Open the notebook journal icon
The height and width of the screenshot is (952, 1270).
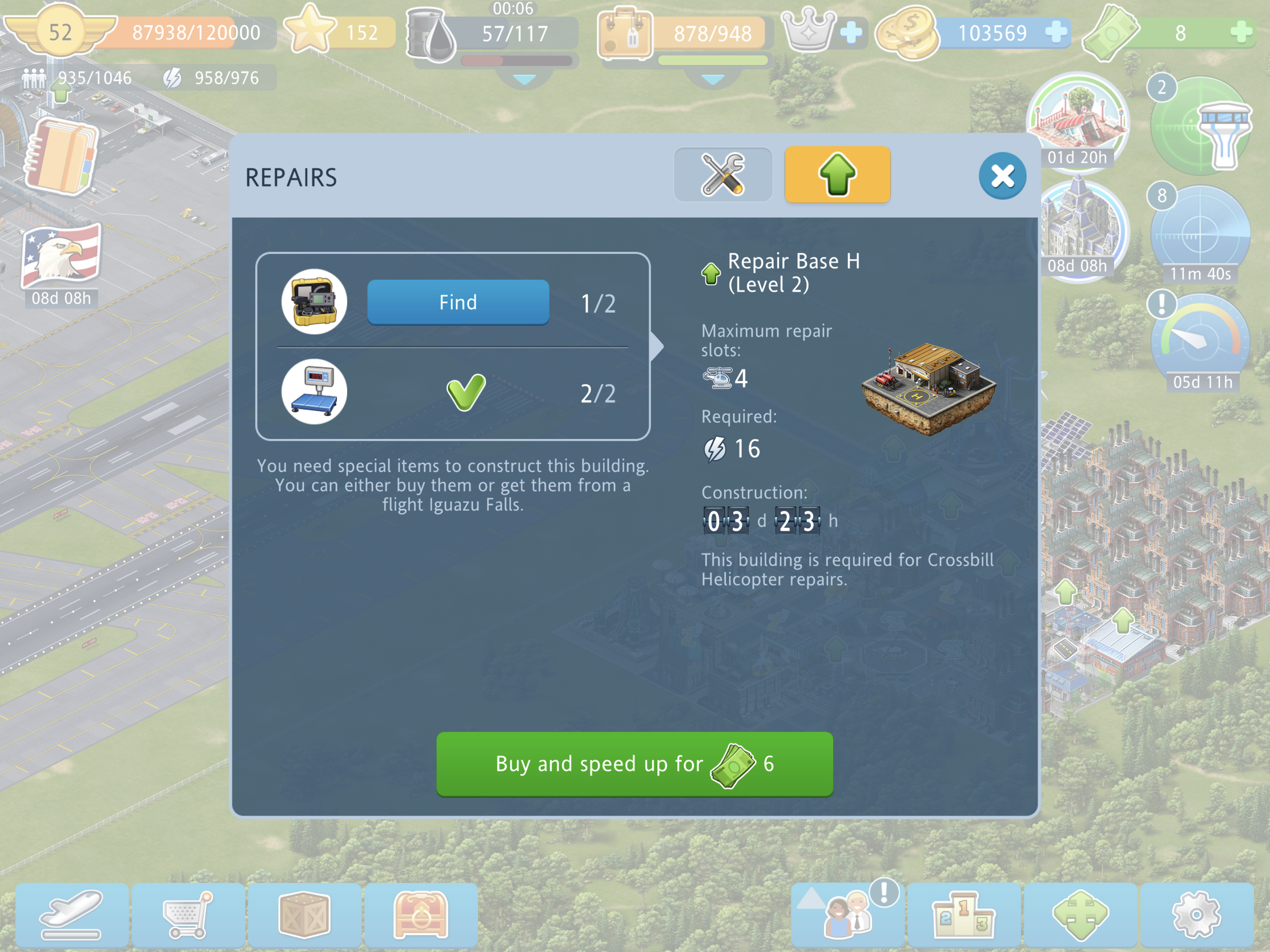(62, 156)
